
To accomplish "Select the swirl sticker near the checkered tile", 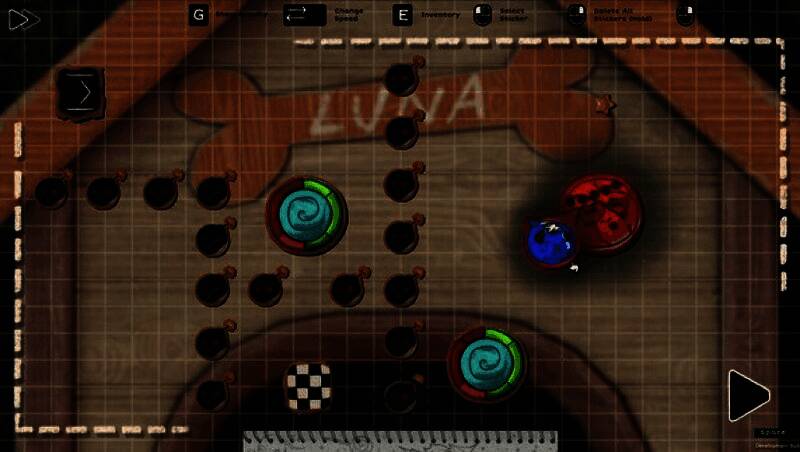I will click(488, 362).
